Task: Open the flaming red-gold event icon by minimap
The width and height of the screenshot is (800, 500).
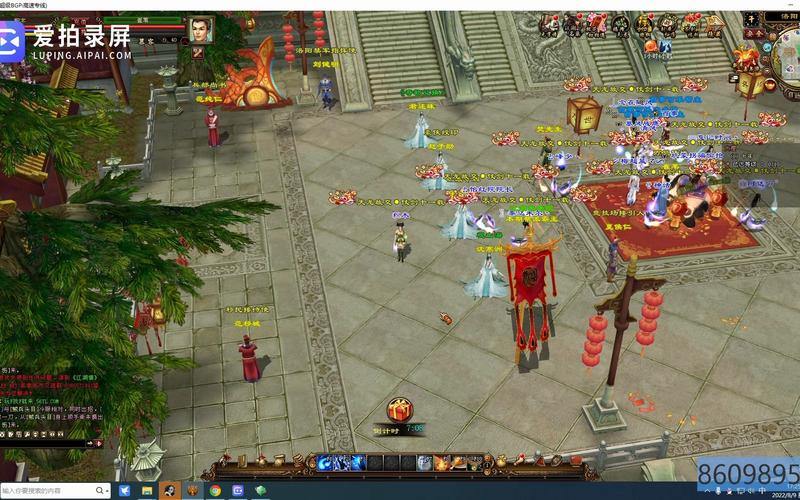Action: [x=748, y=57]
